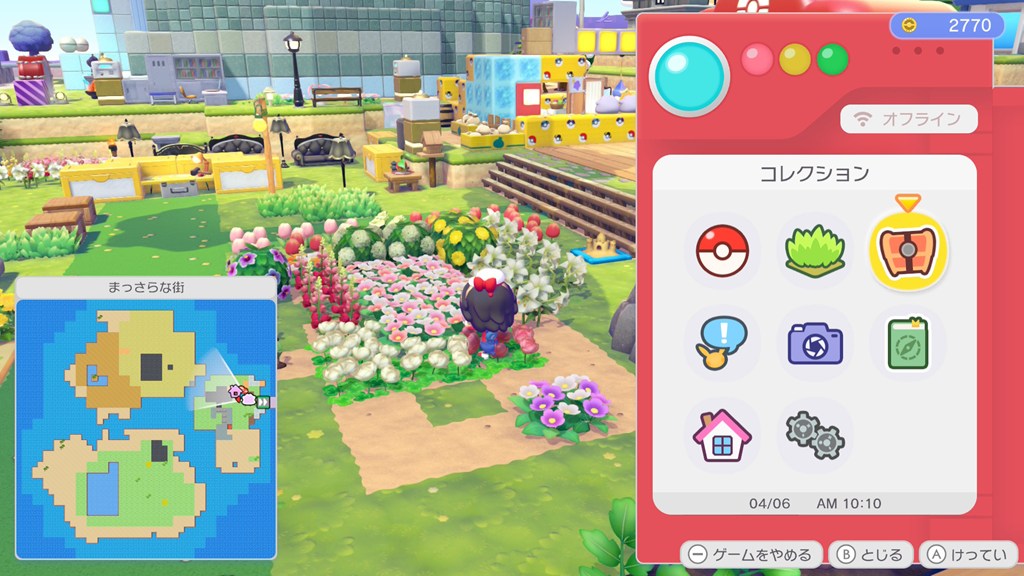Close the menu with とじる
This screenshot has height=576, width=1024.
[x=871, y=554]
